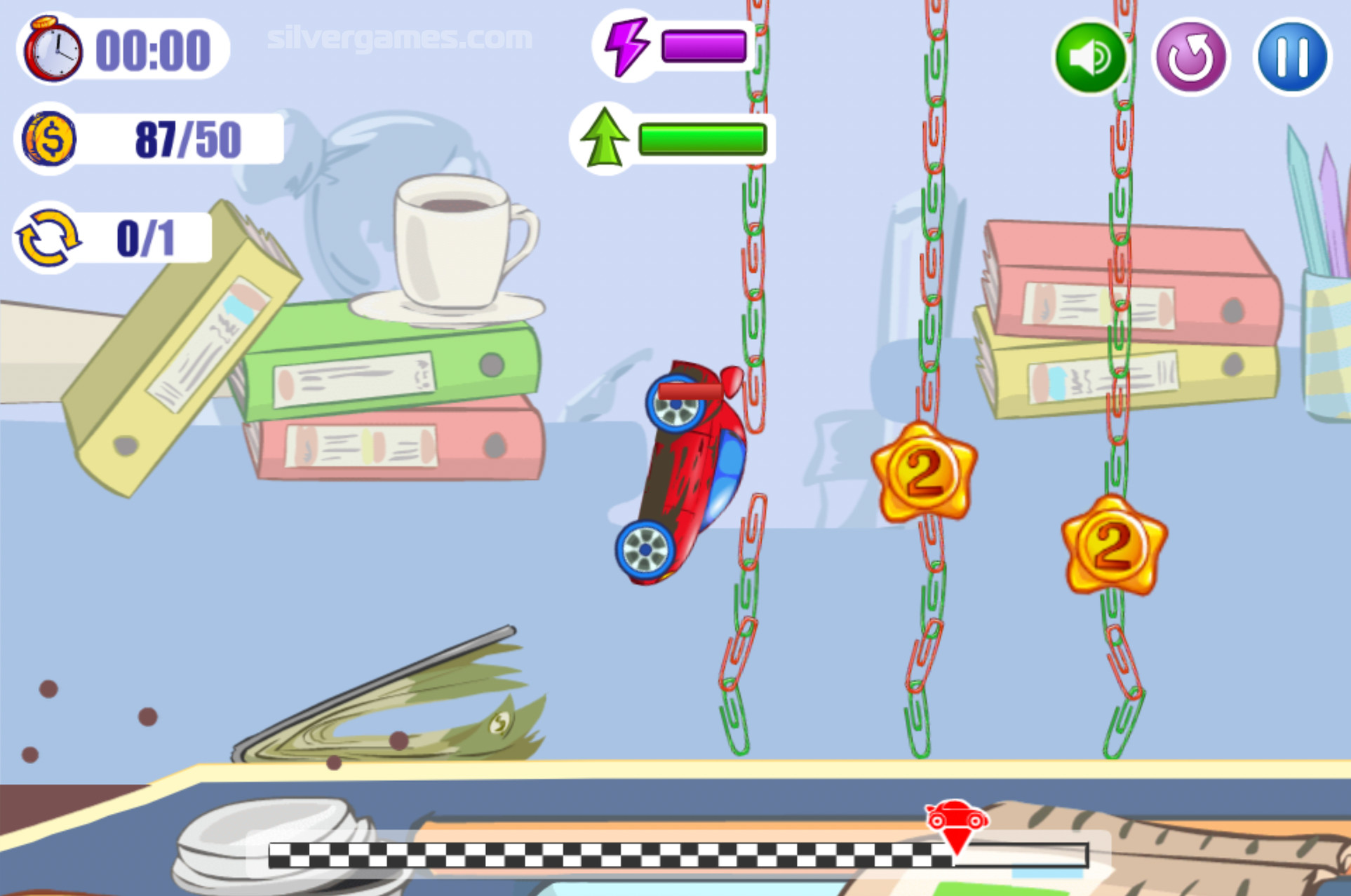1351x896 pixels.
Task: Toggle the green sound speaker button
Action: coord(1089,57)
